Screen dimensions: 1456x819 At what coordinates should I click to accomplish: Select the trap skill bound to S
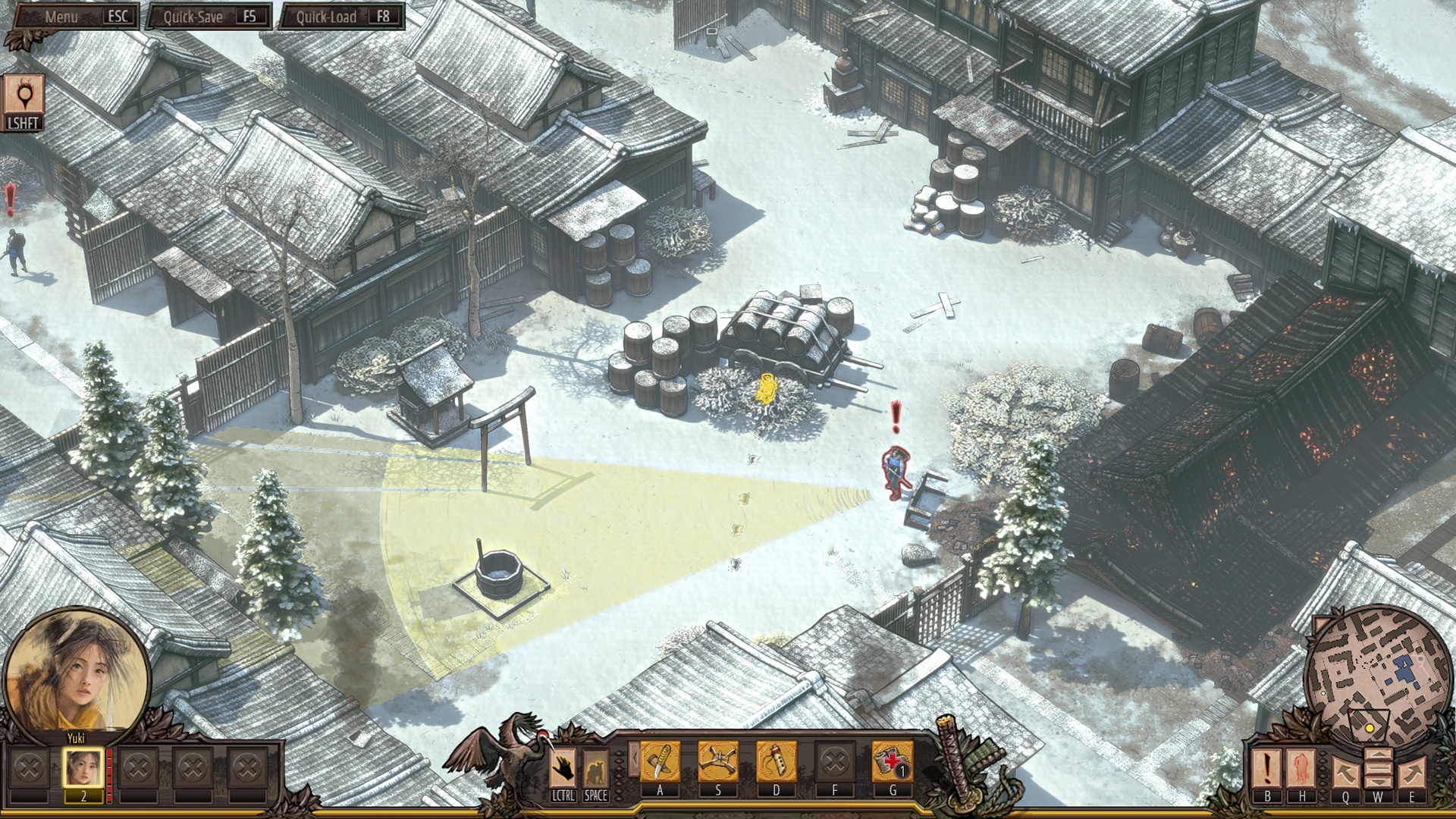pyautogui.click(x=717, y=762)
